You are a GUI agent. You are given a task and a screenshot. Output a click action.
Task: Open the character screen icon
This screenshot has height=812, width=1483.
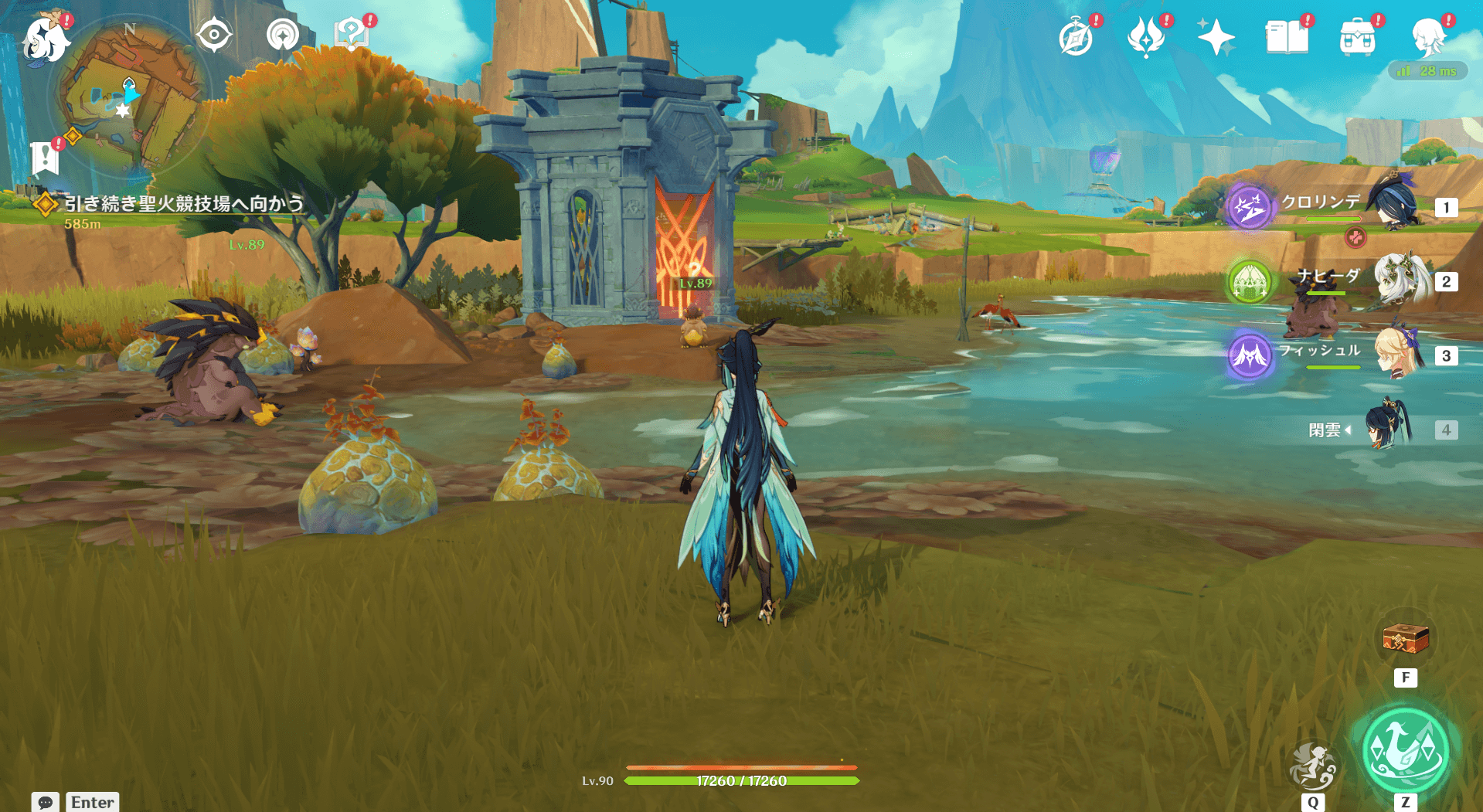click(x=1432, y=35)
